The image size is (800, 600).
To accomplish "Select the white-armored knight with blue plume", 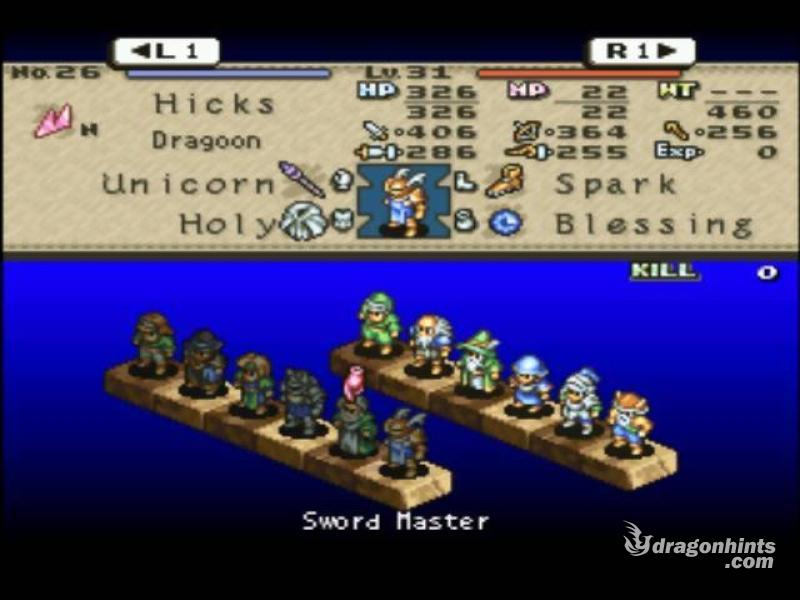I will 580,402.
